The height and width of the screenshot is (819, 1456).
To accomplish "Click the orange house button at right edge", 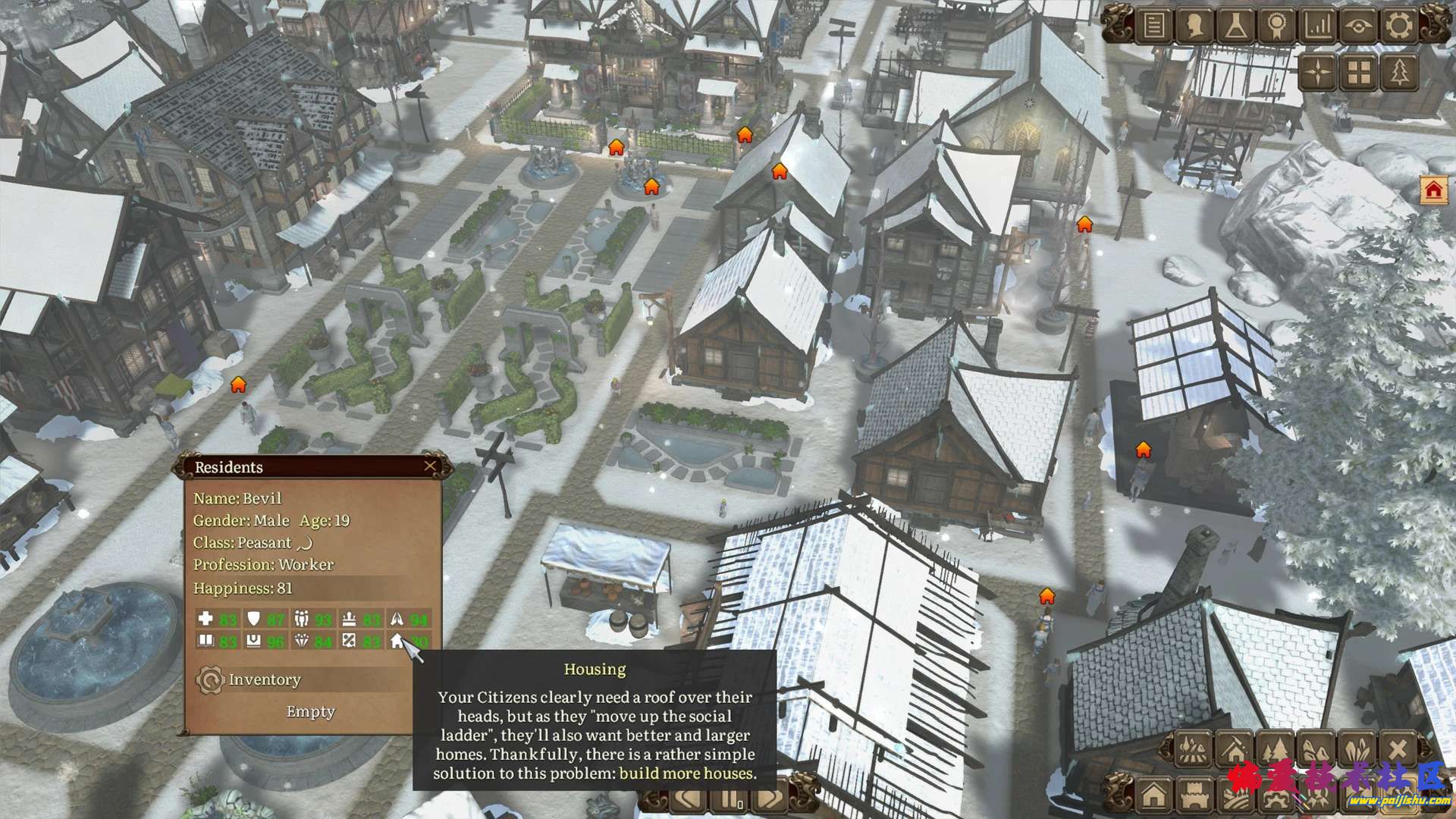I will [x=1433, y=190].
